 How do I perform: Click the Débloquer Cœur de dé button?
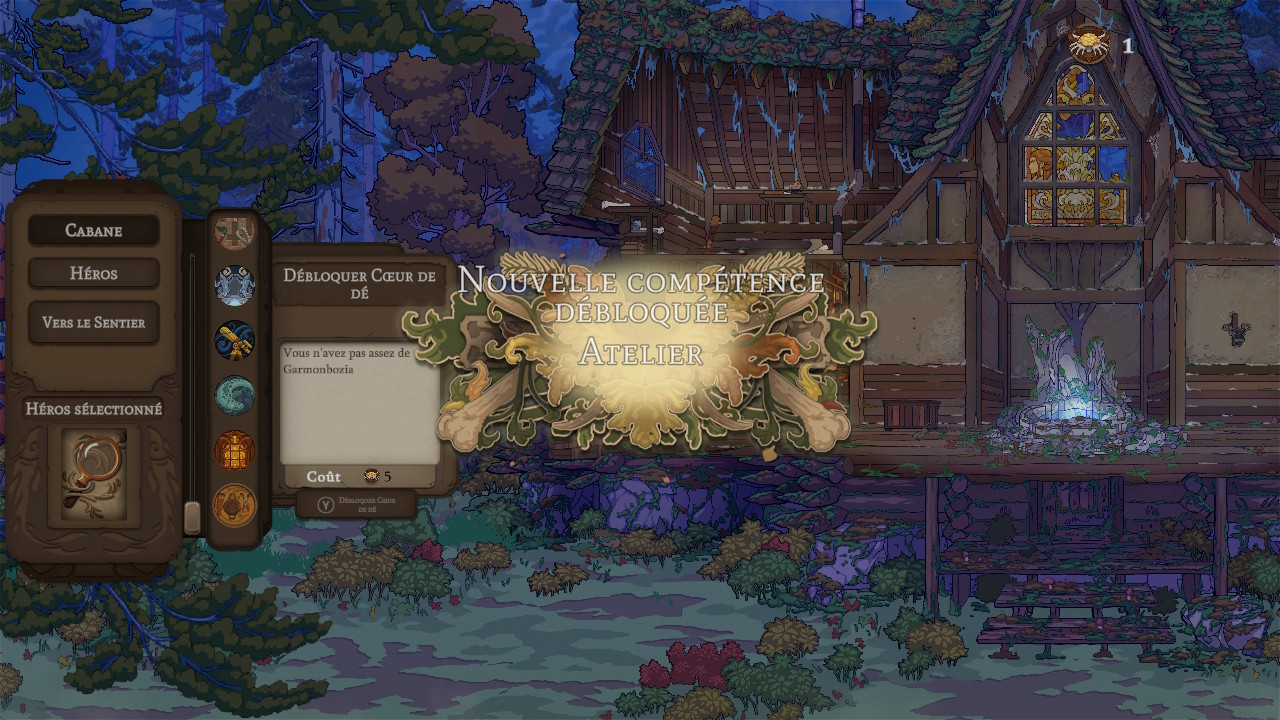click(x=356, y=504)
